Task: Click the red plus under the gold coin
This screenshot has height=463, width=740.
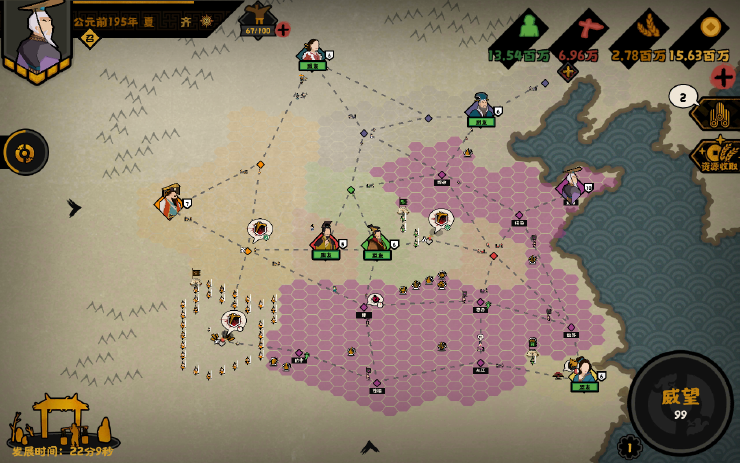Action: click(x=722, y=76)
